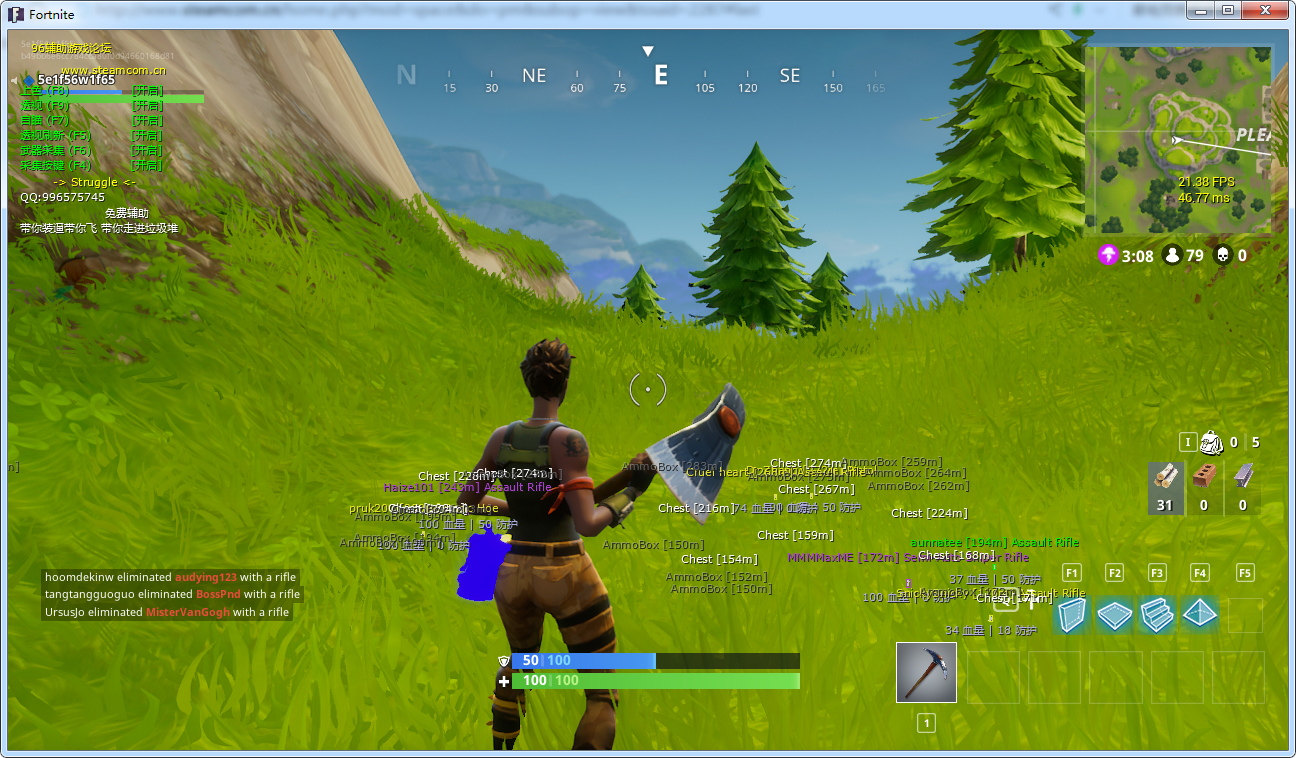Viewport: 1296px width, 758px height.
Task: Select the wall piece build icon
Action: [1071, 615]
